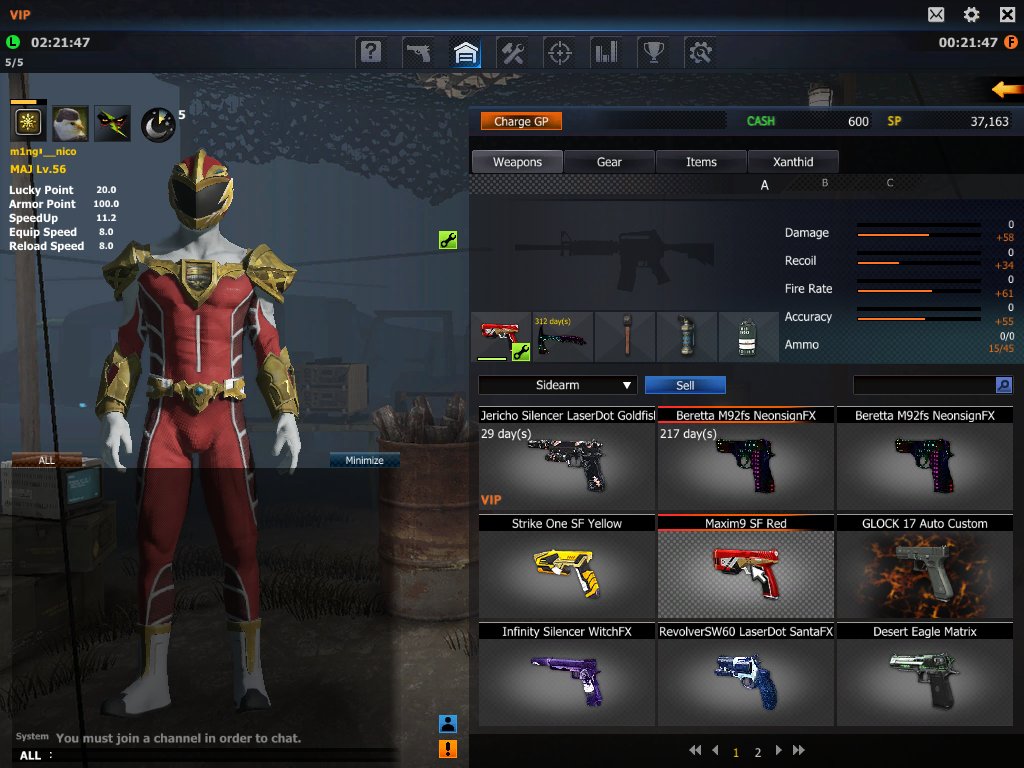Screen dimensions: 1024x768
Task: Expand the Sidearm category dropdown
Action: 557,385
